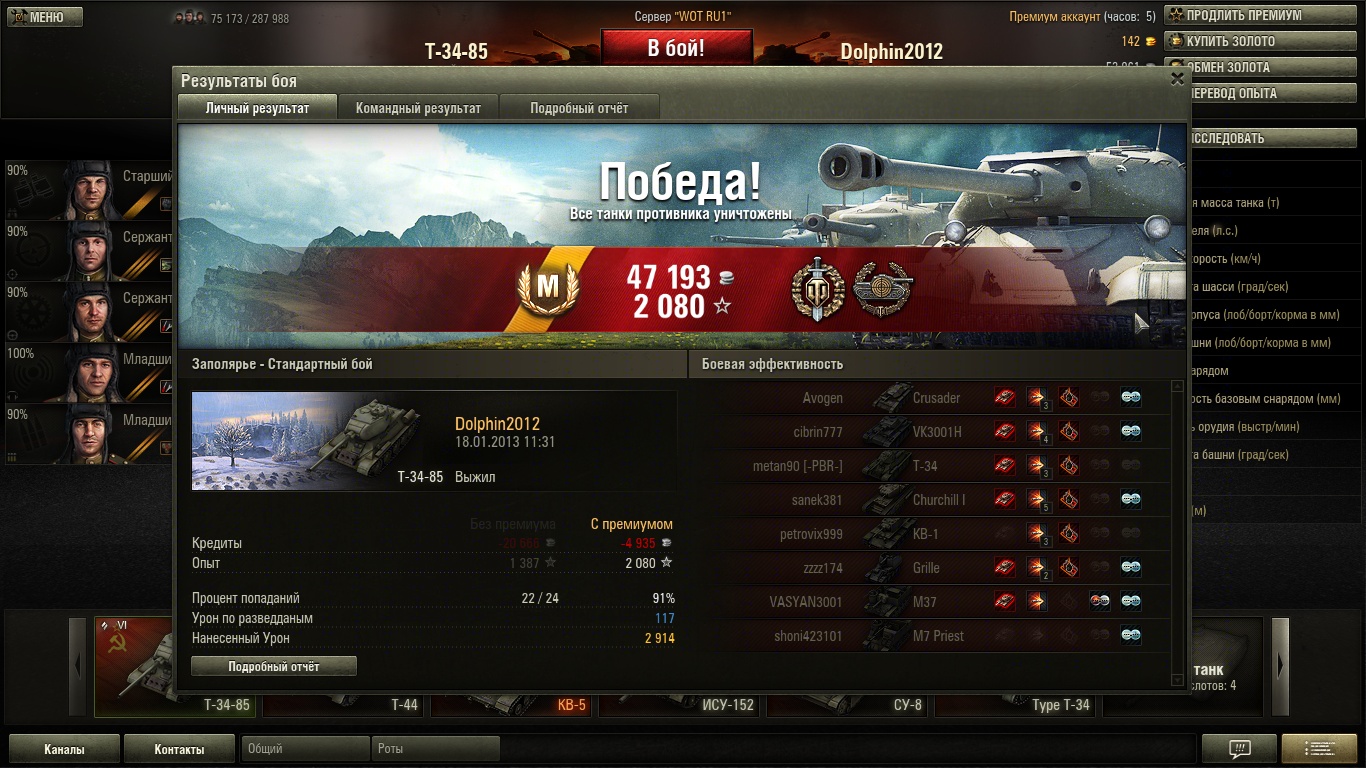The height and width of the screenshot is (768, 1366).
Task: Select the Личный результат tab
Action: point(257,108)
